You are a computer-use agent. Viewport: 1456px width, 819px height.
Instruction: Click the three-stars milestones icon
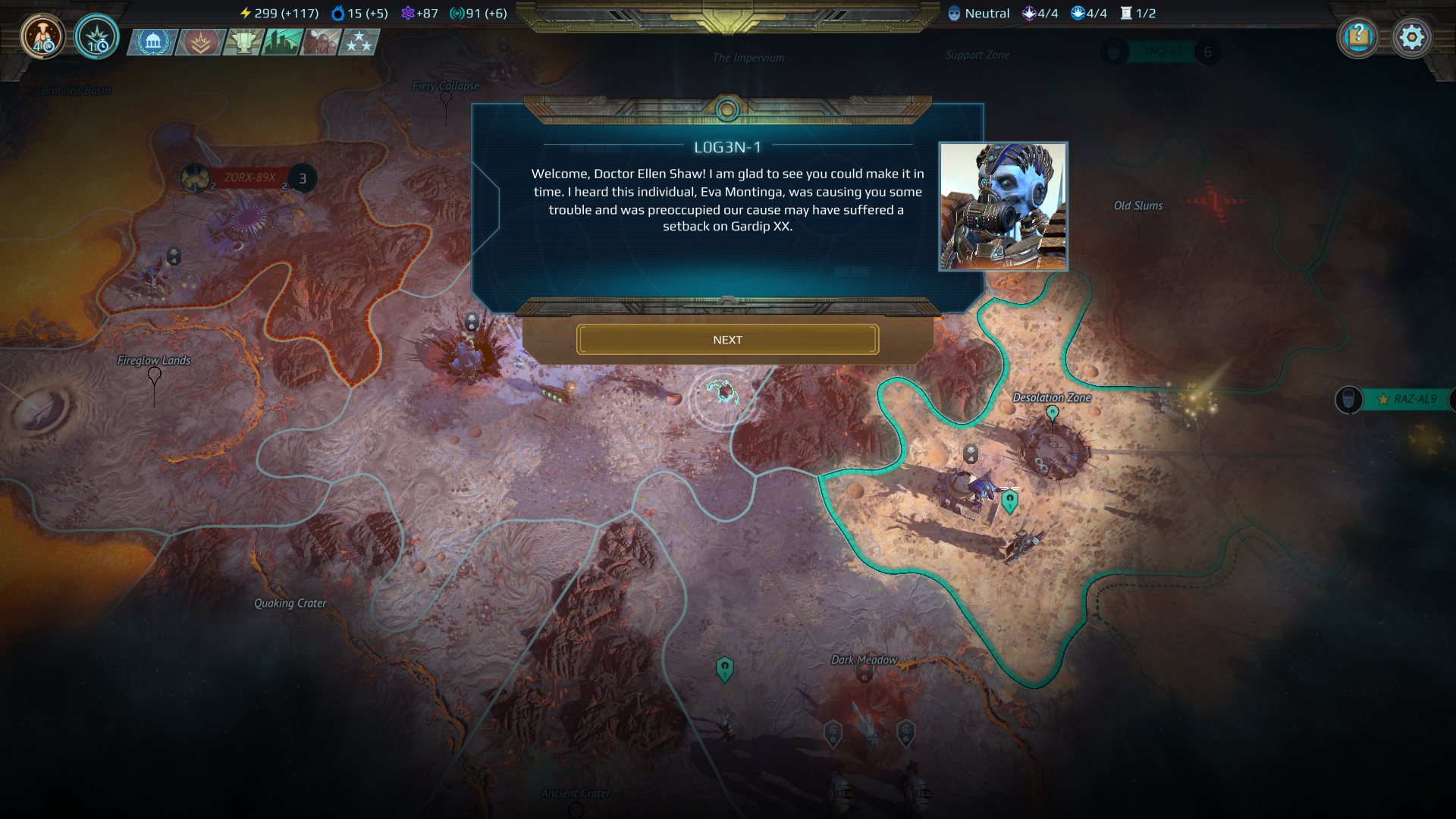click(x=359, y=43)
